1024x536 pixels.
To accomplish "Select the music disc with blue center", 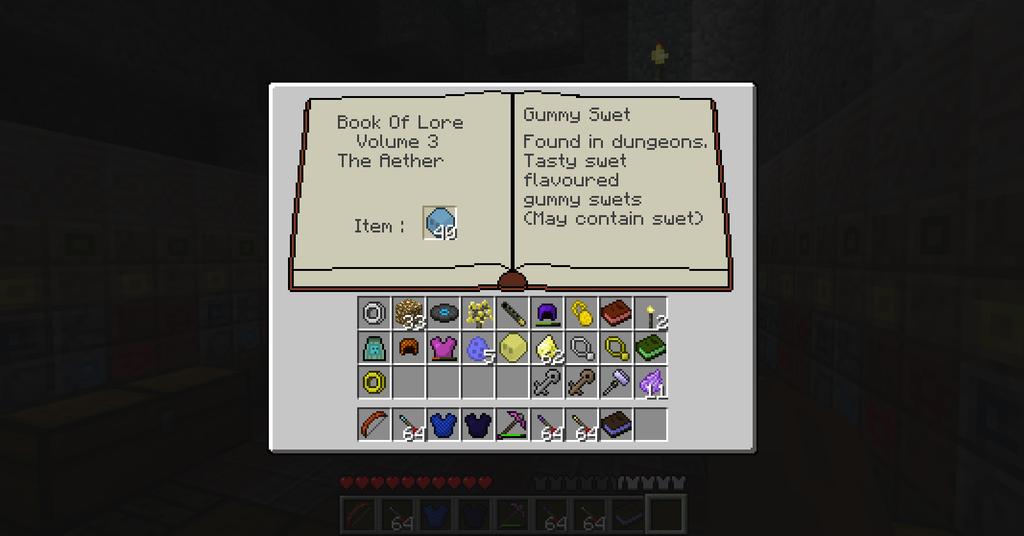I will [443, 313].
